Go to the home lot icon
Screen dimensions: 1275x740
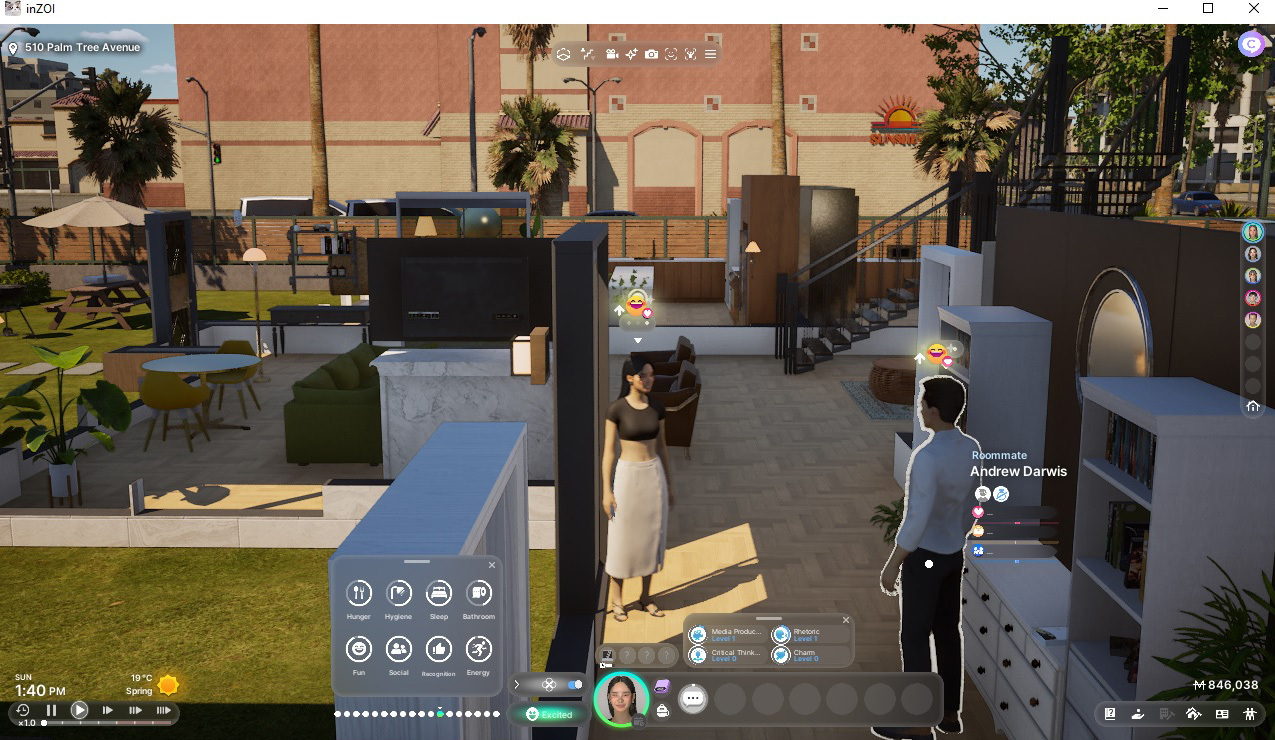[x=1253, y=406]
